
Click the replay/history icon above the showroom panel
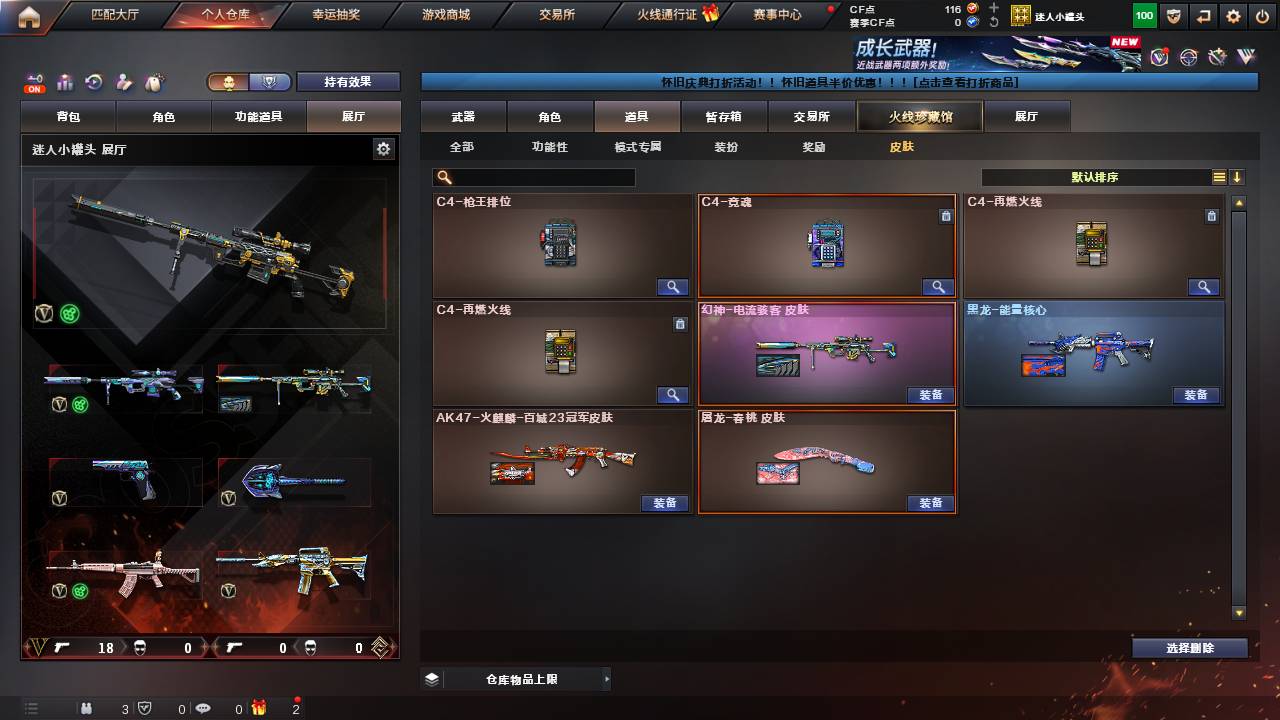tap(93, 82)
